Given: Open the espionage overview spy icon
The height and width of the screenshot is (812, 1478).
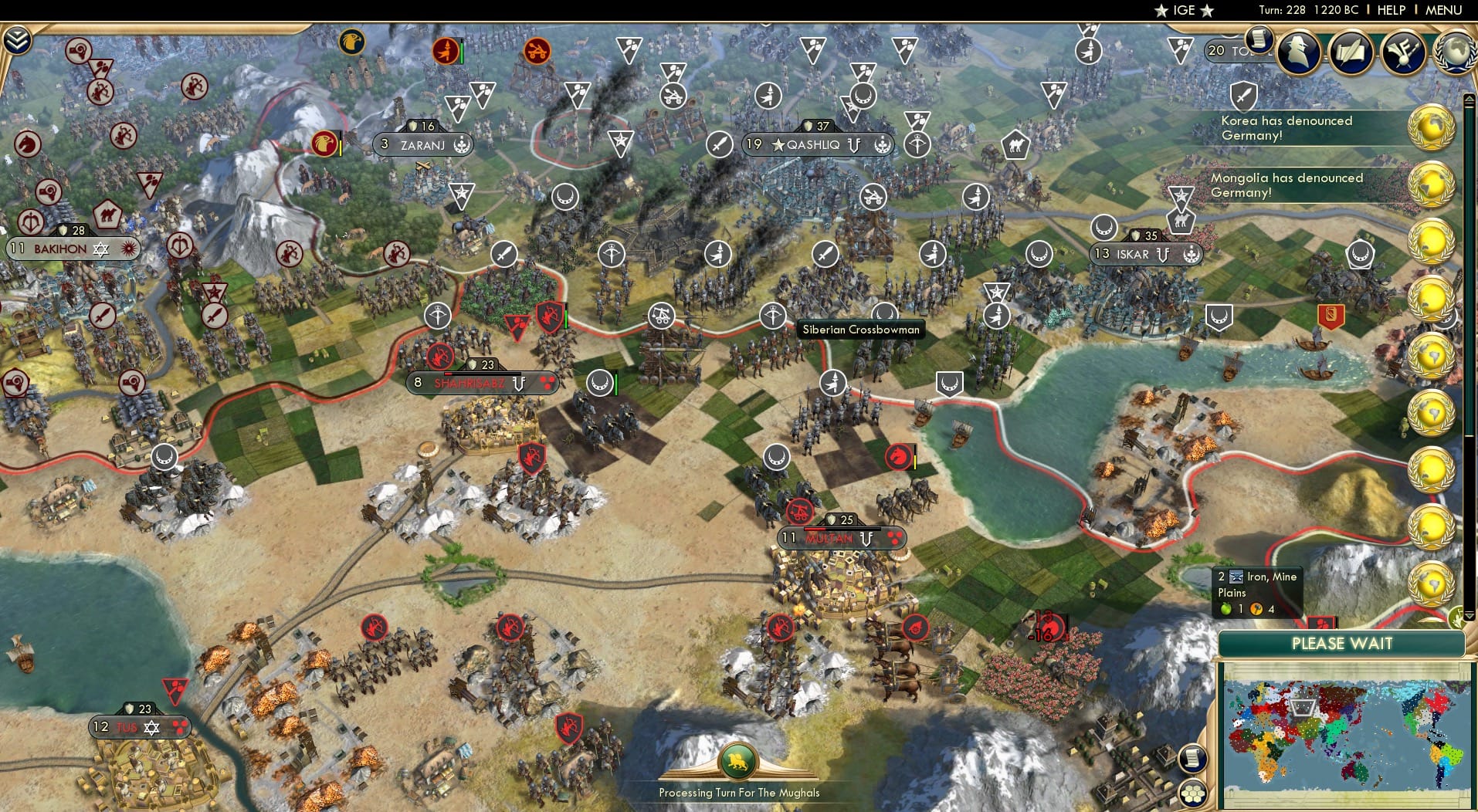Looking at the screenshot, I should tap(1299, 51).
